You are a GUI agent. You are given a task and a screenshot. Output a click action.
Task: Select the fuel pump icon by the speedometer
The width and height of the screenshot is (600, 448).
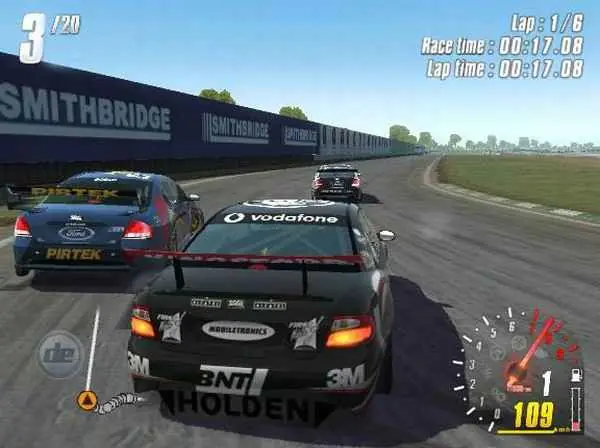[x=575, y=376]
